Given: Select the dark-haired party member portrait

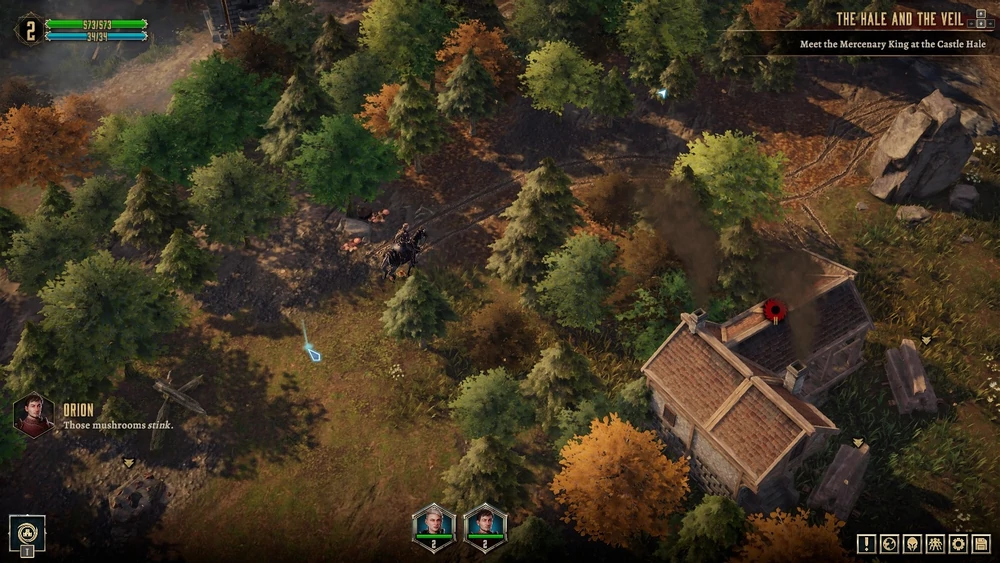Looking at the screenshot, I should [485, 524].
